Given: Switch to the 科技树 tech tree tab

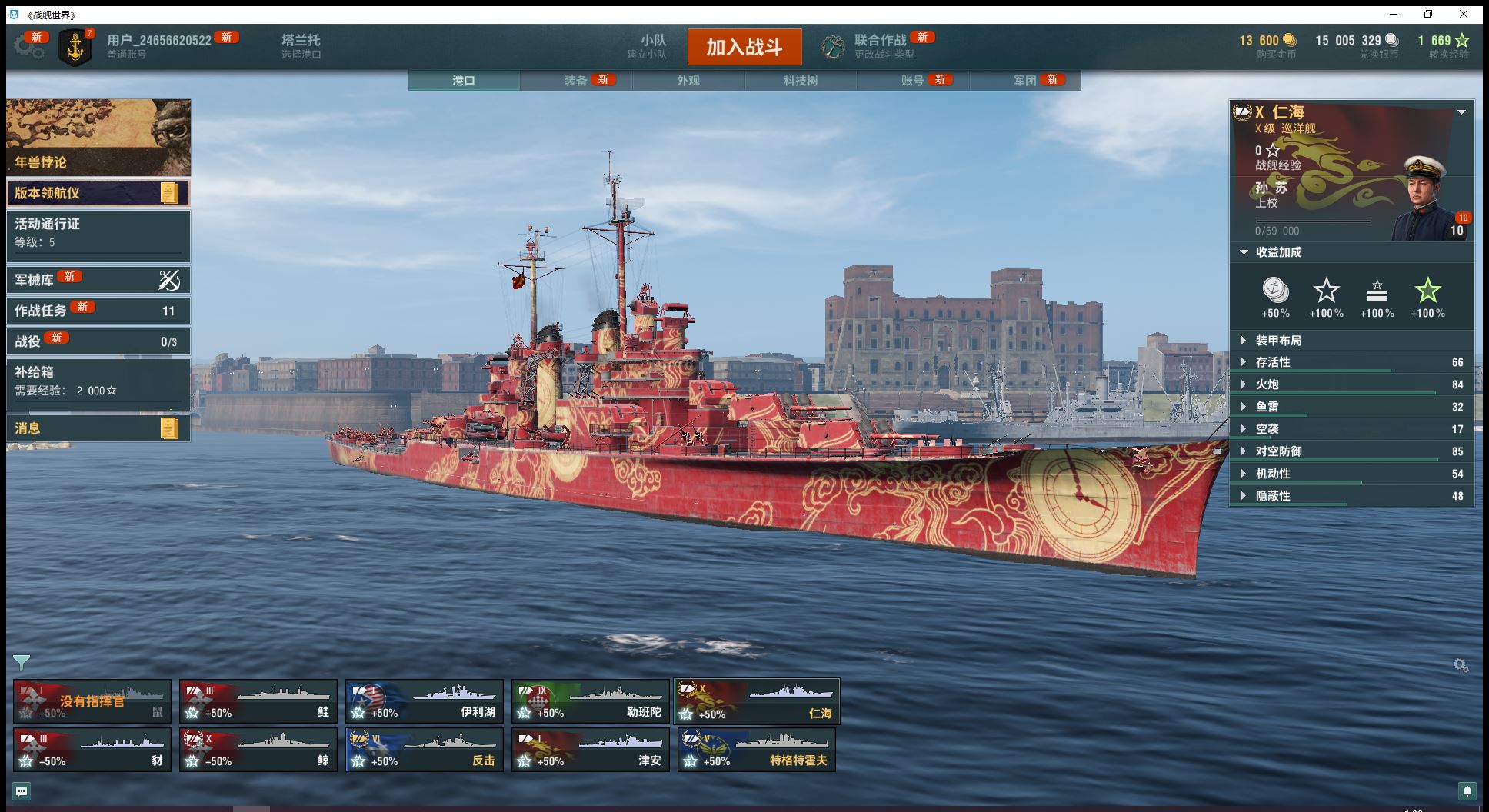Looking at the screenshot, I should click(x=801, y=81).
